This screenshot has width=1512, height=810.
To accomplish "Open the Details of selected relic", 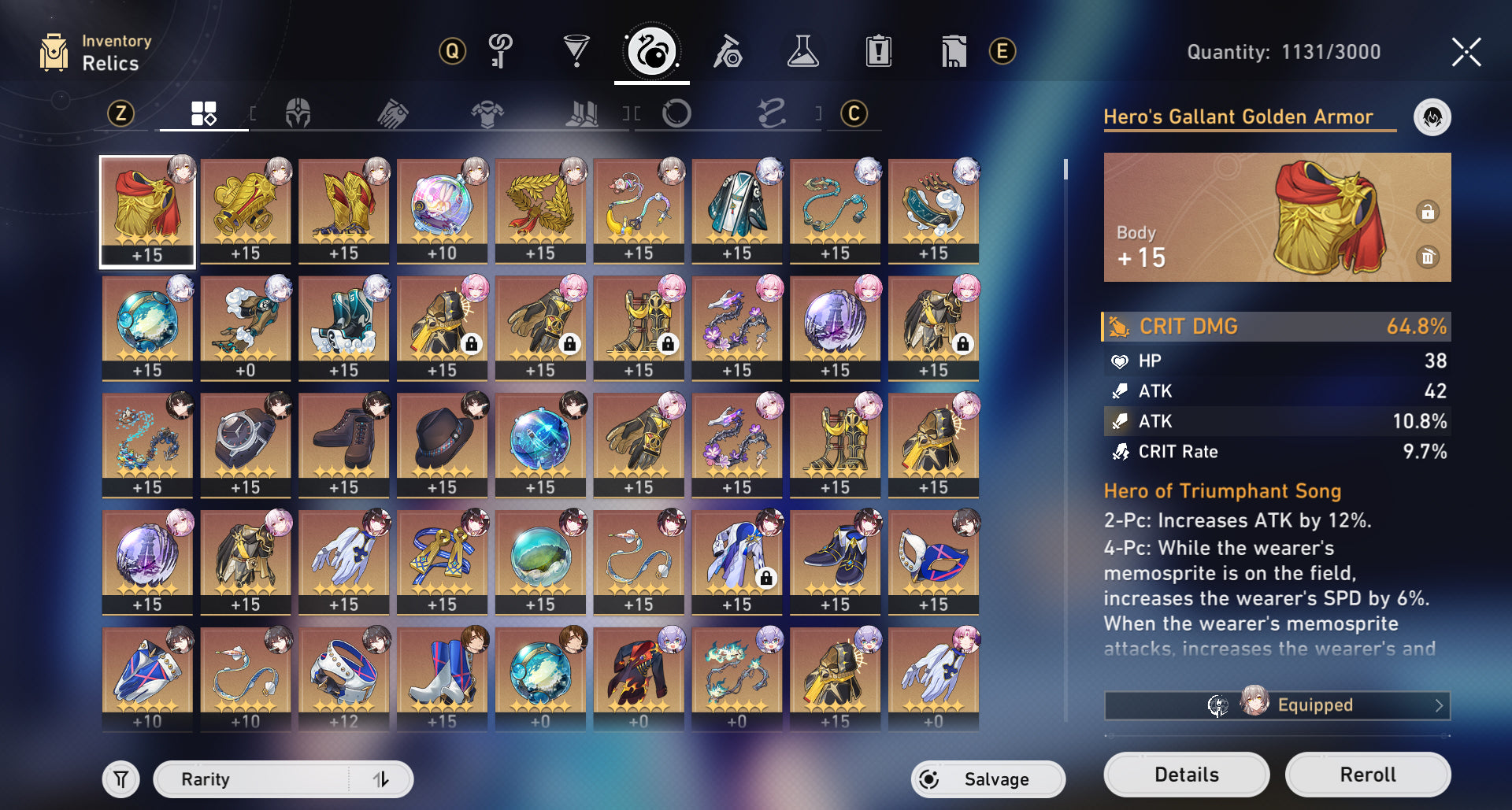I will (1186, 775).
